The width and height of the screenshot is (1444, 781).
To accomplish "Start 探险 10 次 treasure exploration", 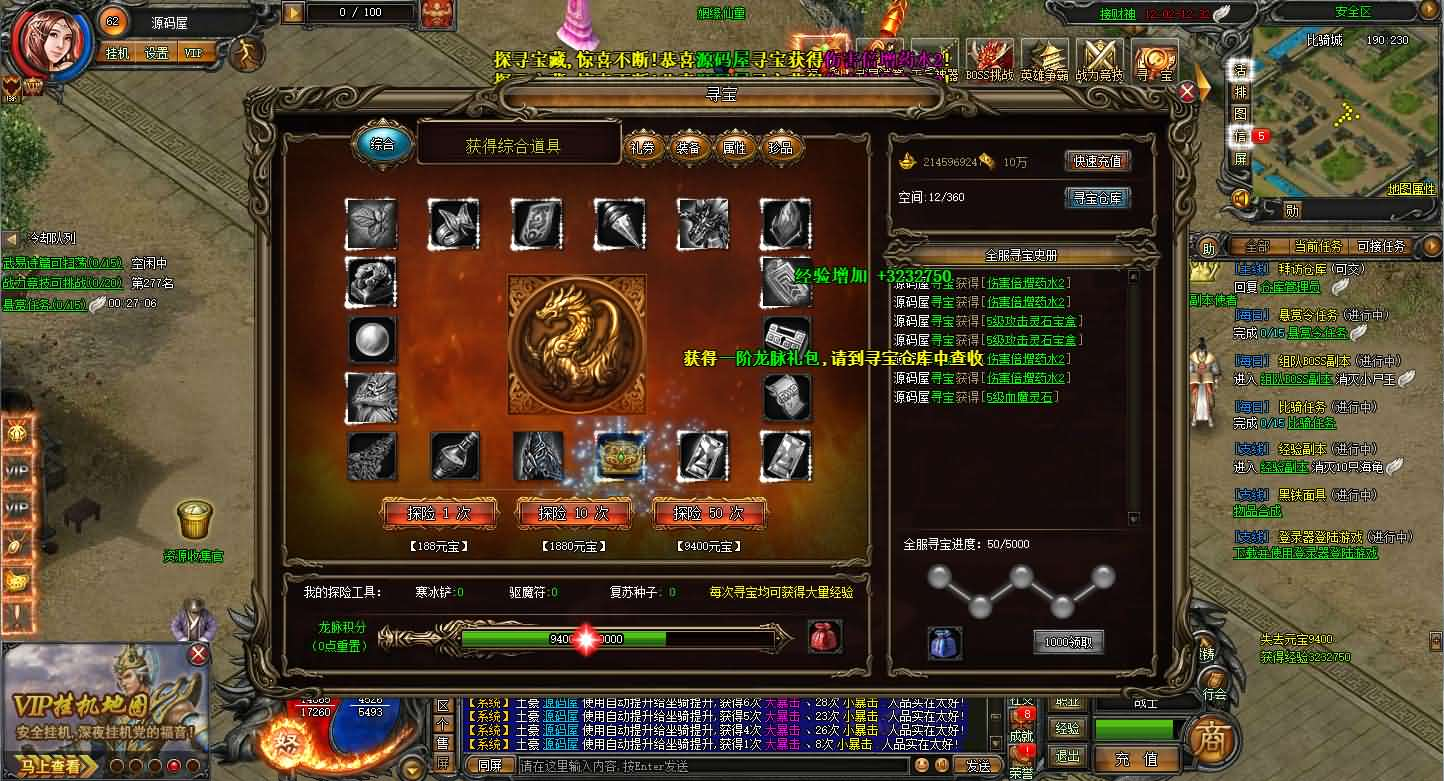I will 573,514.
